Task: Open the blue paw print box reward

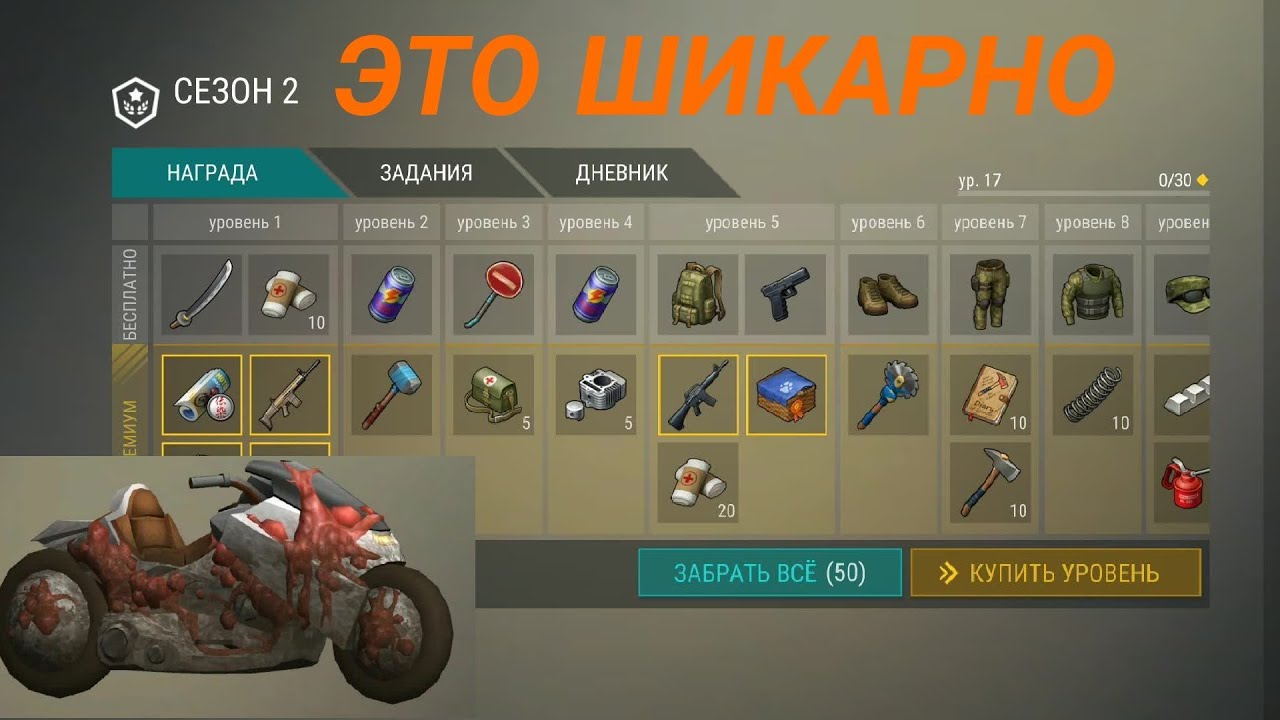Action: tap(786, 394)
